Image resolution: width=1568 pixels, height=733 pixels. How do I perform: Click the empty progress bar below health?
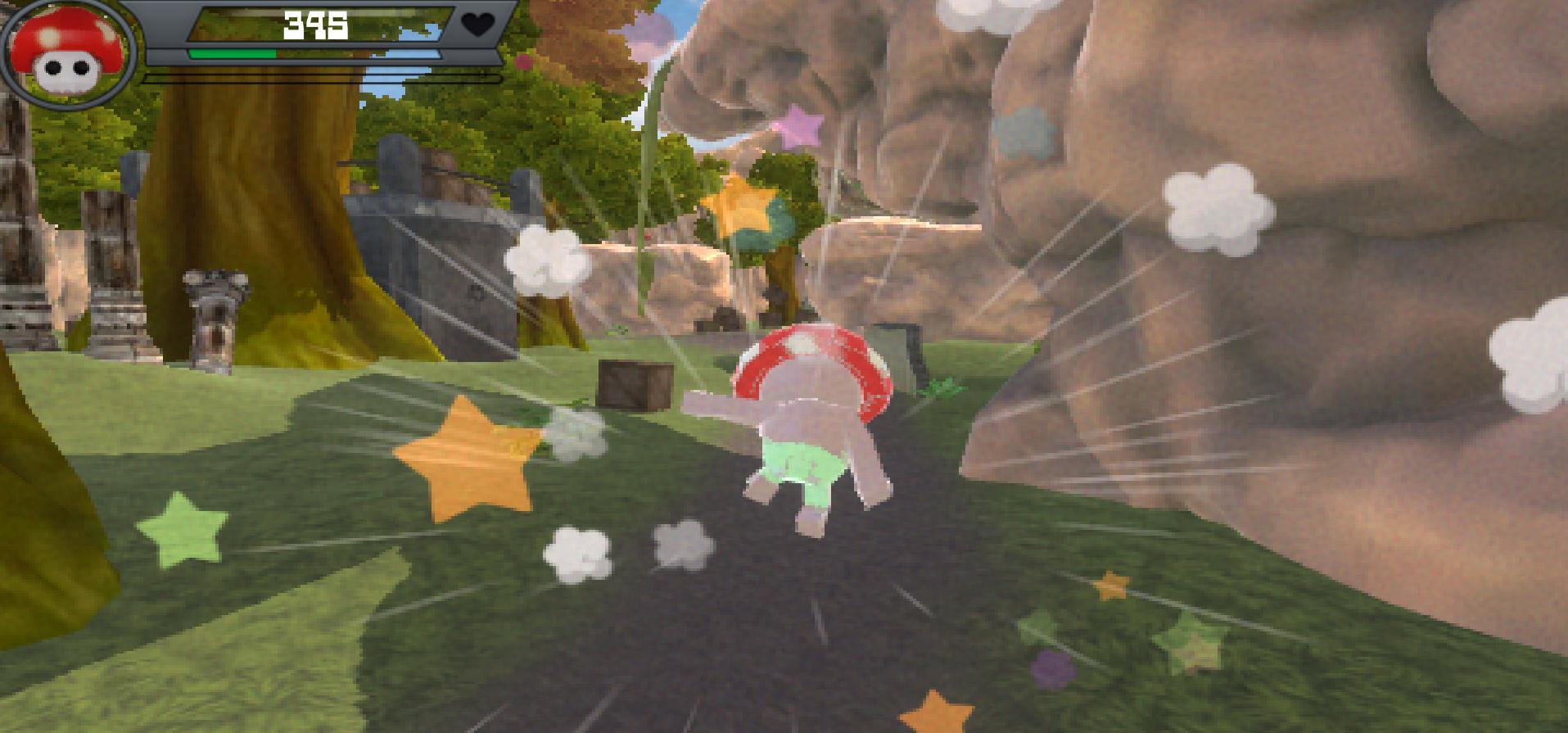[319, 78]
